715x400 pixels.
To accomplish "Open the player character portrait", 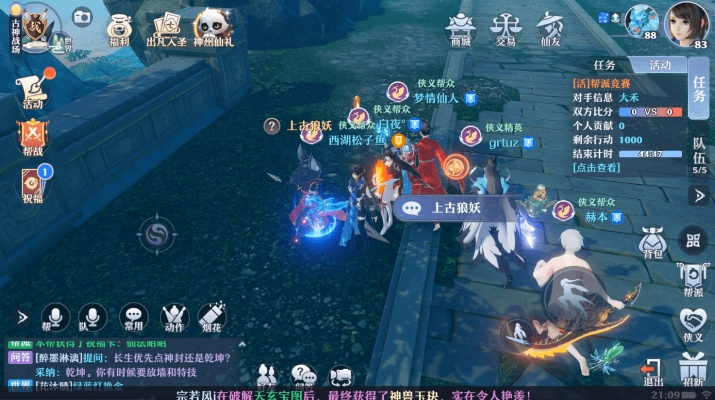I will tap(691, 22).
